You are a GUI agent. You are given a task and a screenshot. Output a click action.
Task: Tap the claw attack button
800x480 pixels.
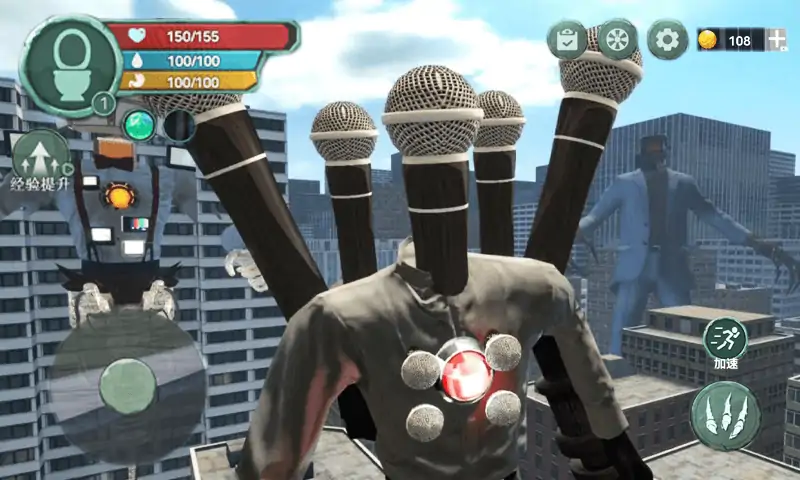pyautogui.click(x=725, y=415)
